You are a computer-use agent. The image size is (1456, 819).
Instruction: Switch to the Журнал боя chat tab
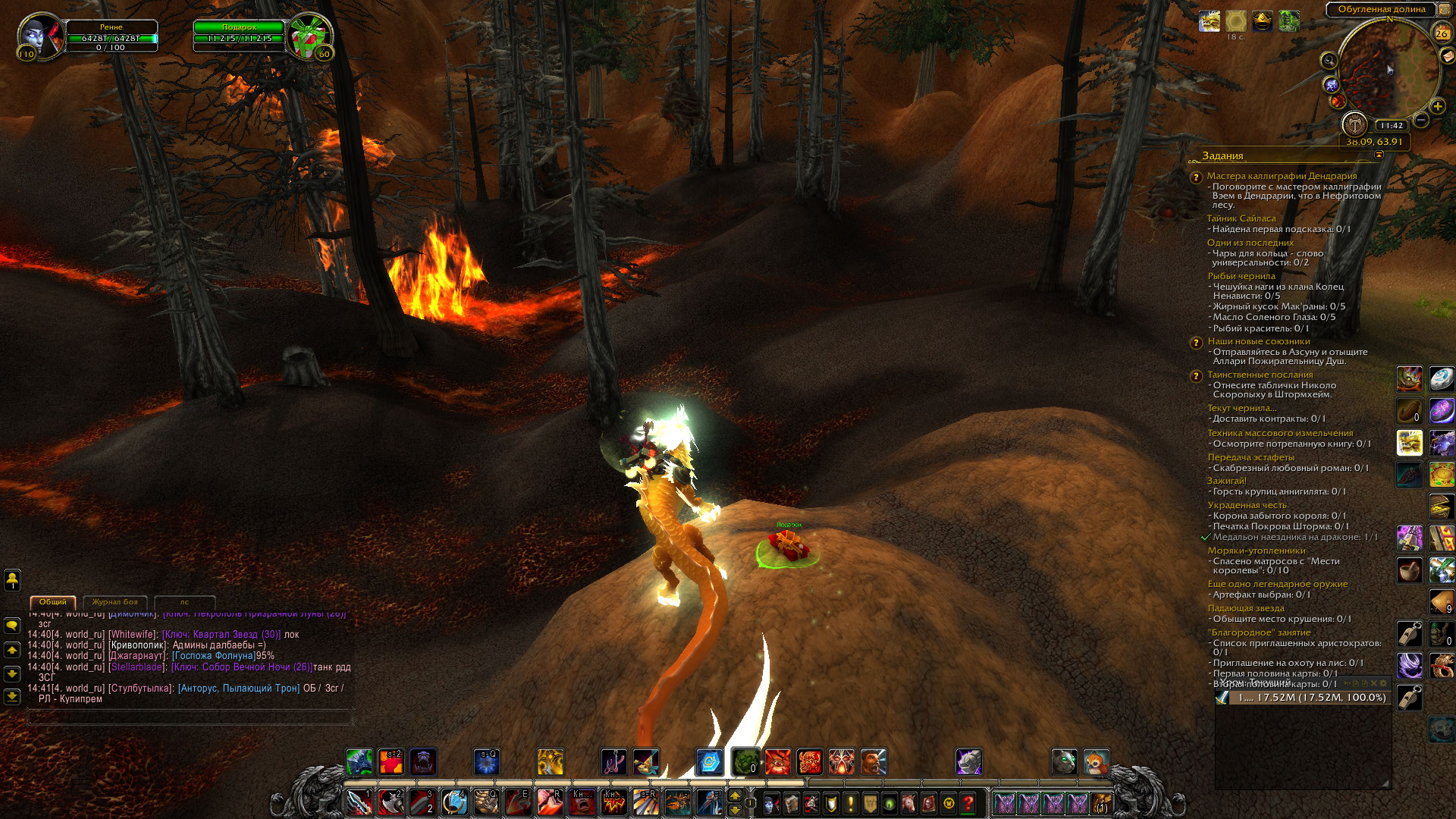click(115, 602)
